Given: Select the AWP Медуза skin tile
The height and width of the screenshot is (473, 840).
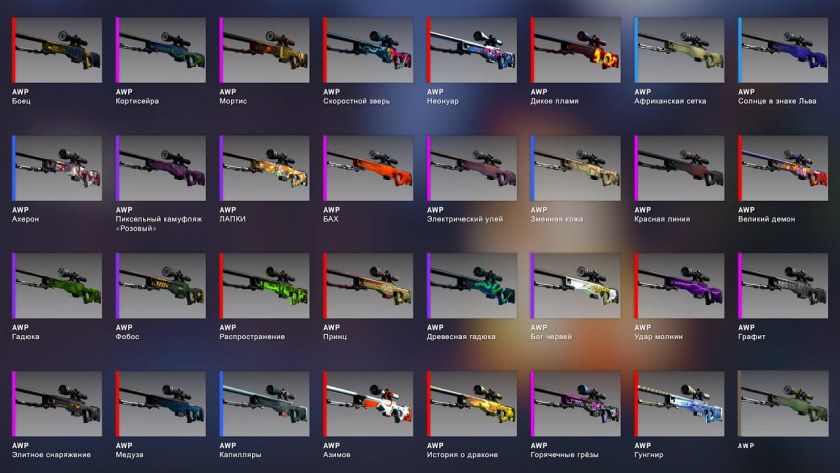Looking at the screenshot, I should click(161, 404).
